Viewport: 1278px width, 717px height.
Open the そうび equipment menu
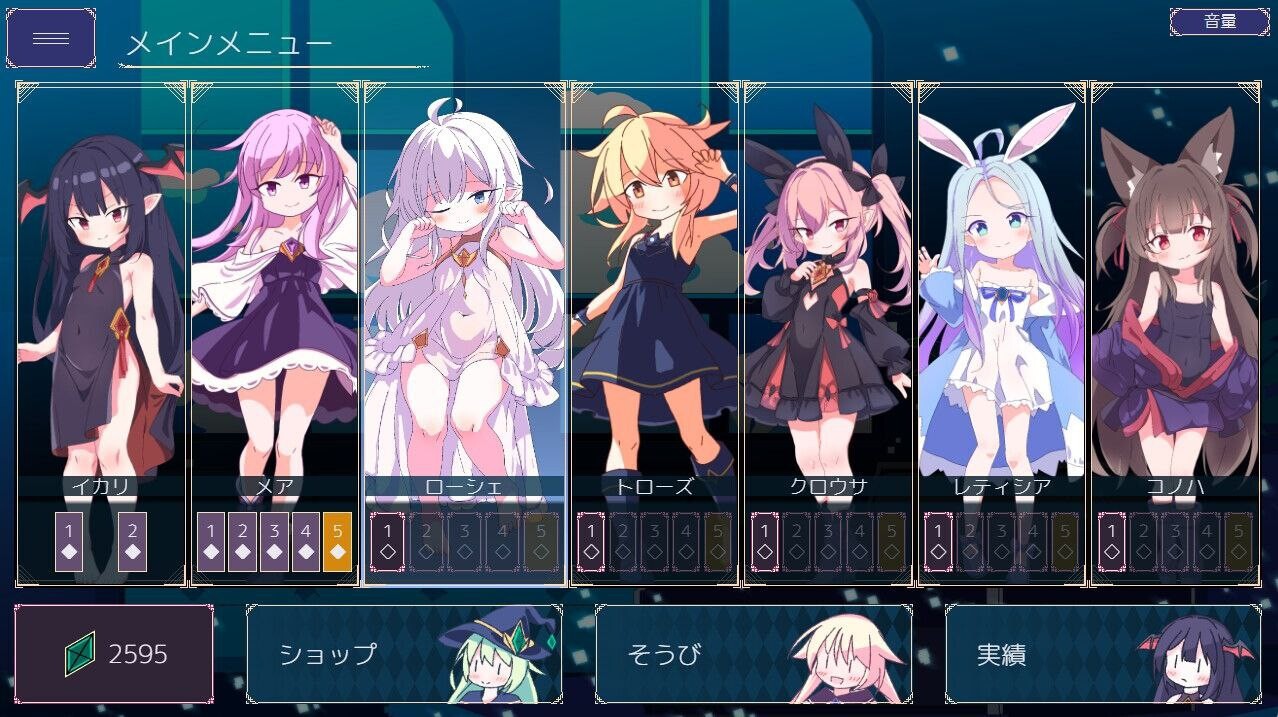(x=753, y=654)
